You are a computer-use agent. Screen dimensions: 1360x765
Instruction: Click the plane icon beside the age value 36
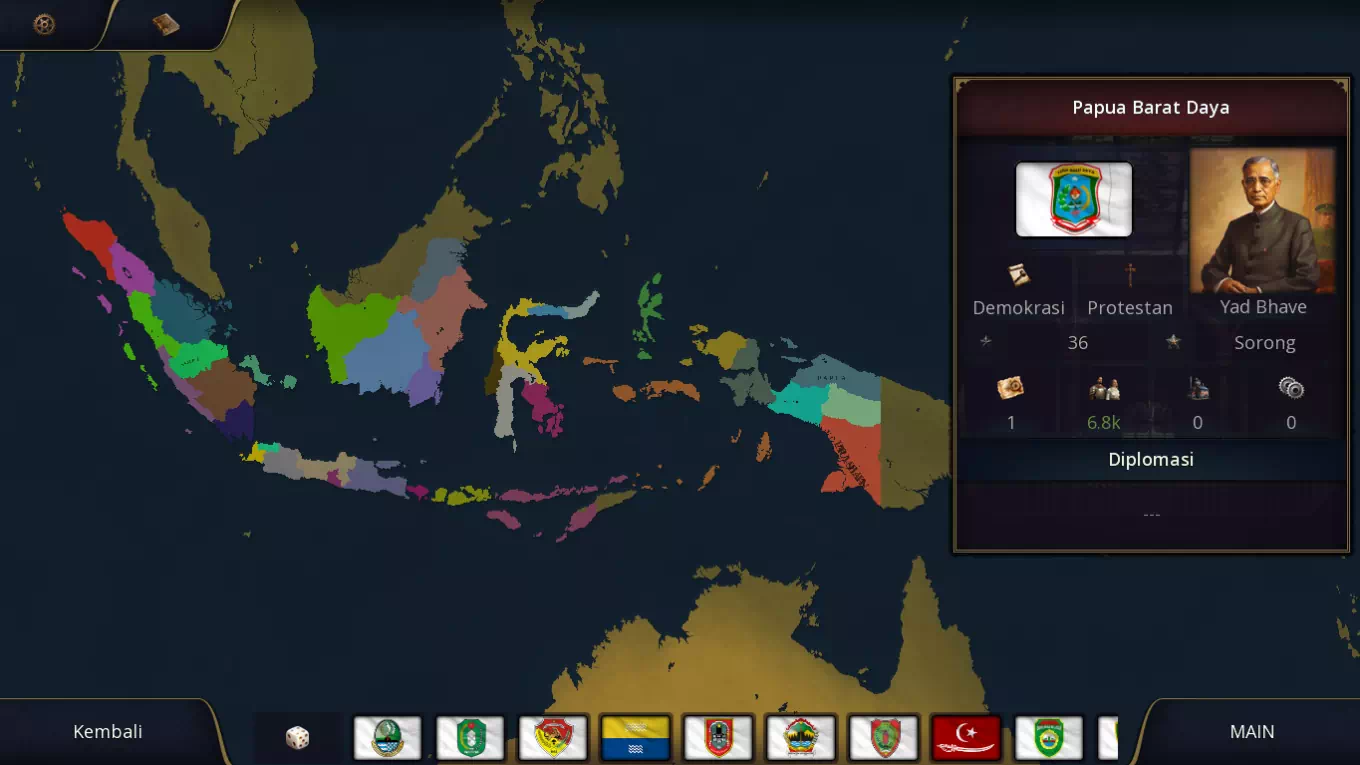pyautogui.click(x=985, y=342)
